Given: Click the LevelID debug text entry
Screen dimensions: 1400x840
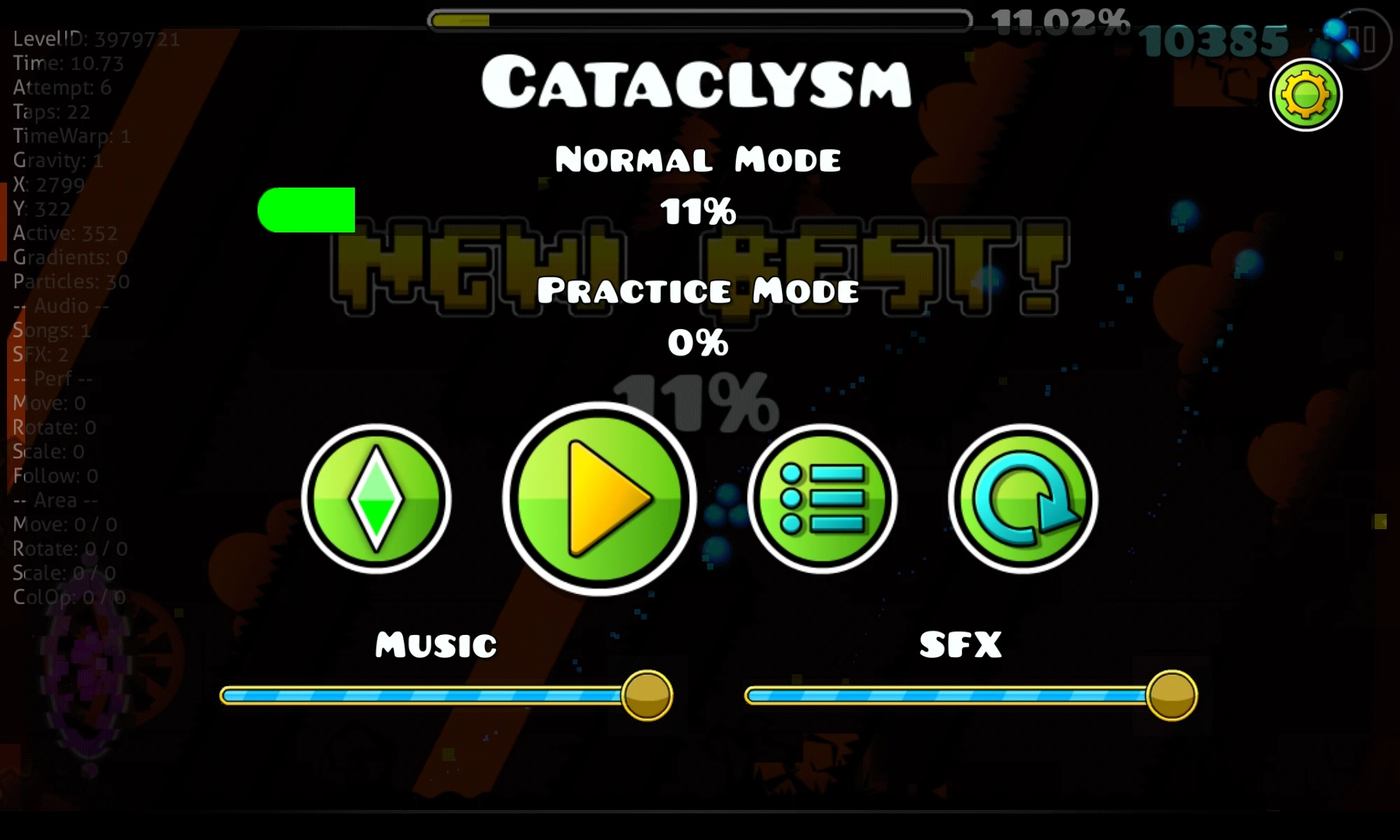Looking at the screenshot, I should pos(94,38).
